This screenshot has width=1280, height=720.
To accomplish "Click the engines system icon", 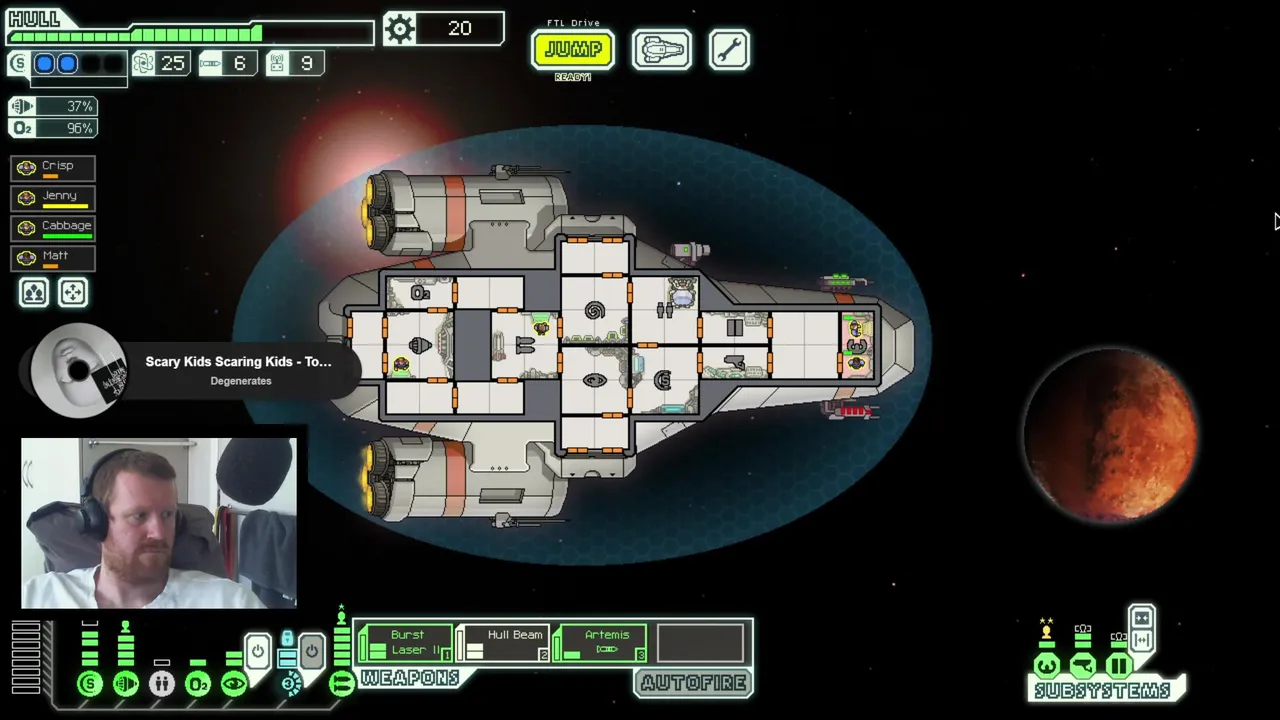I will tap(126, 684).
